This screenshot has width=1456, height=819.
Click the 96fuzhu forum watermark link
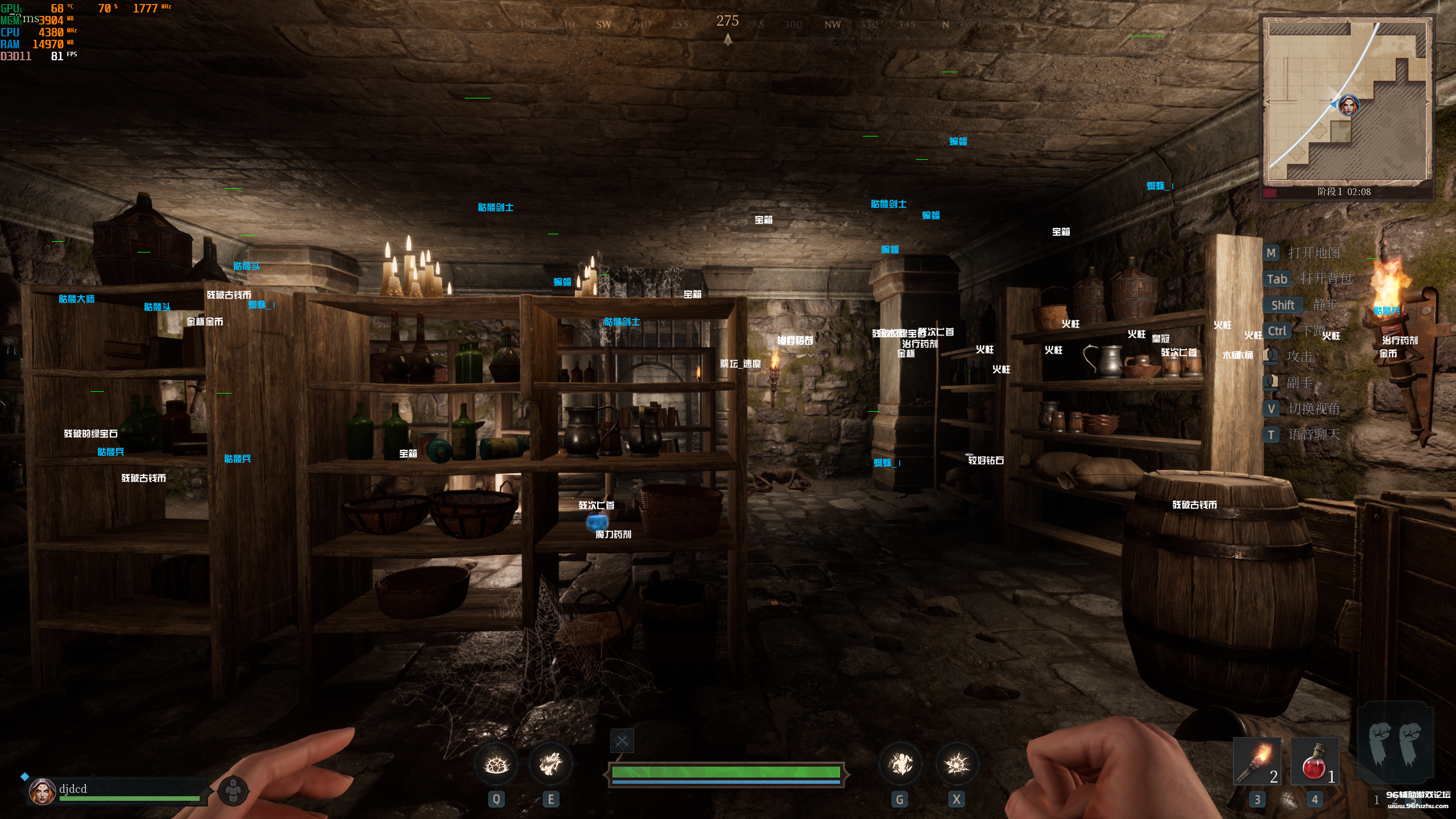click(1418, 800)
